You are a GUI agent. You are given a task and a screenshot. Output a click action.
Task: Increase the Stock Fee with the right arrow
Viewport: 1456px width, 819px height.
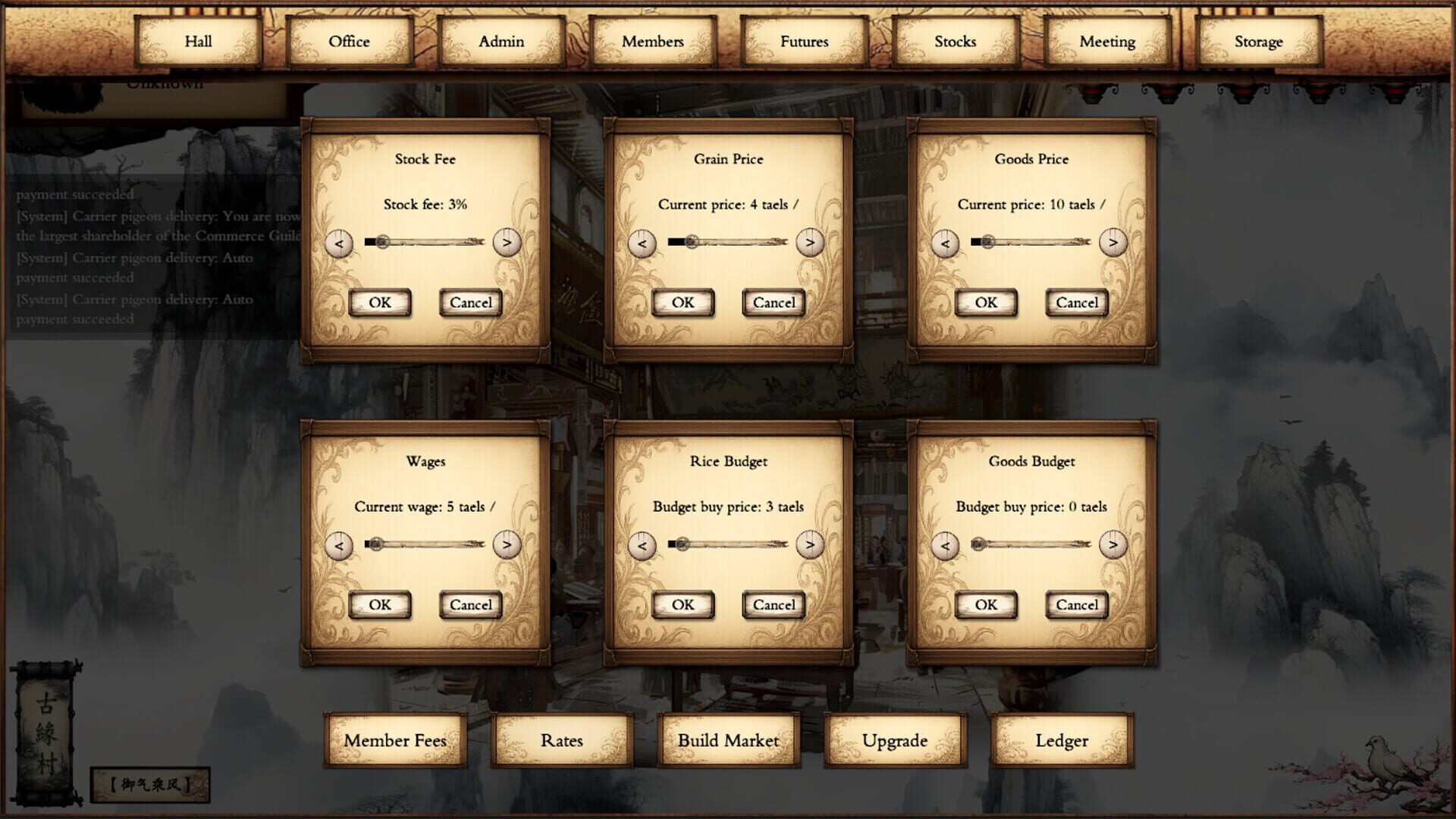[508, 243]
